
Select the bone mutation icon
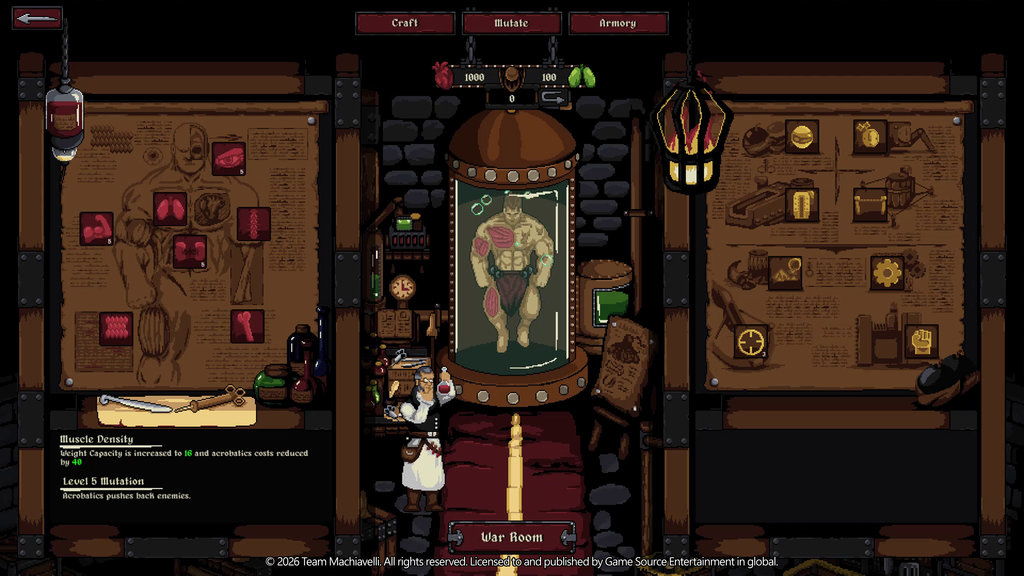tap(247, 326)
